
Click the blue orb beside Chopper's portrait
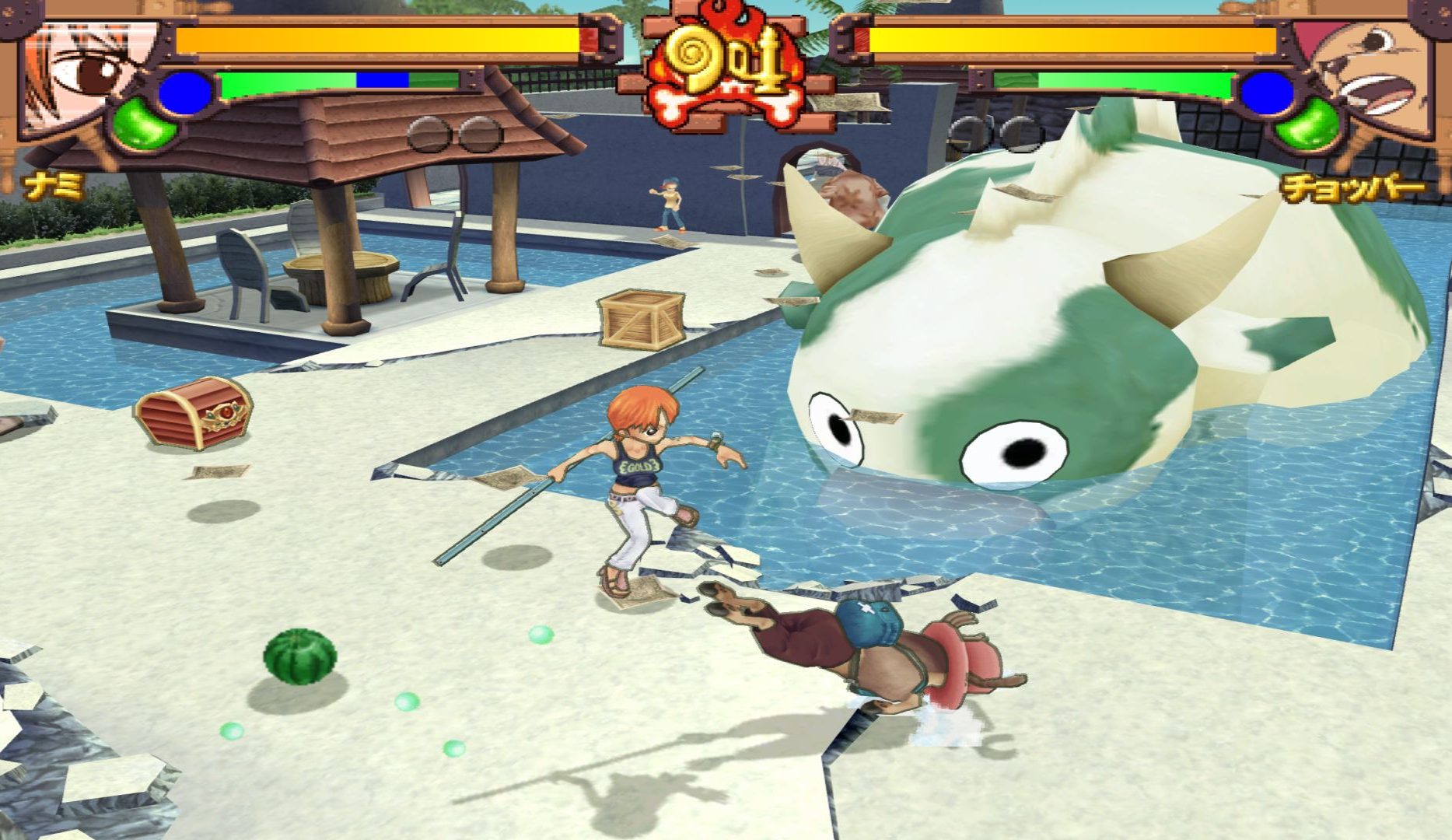pyautogui.click(x=1266, y=93)
